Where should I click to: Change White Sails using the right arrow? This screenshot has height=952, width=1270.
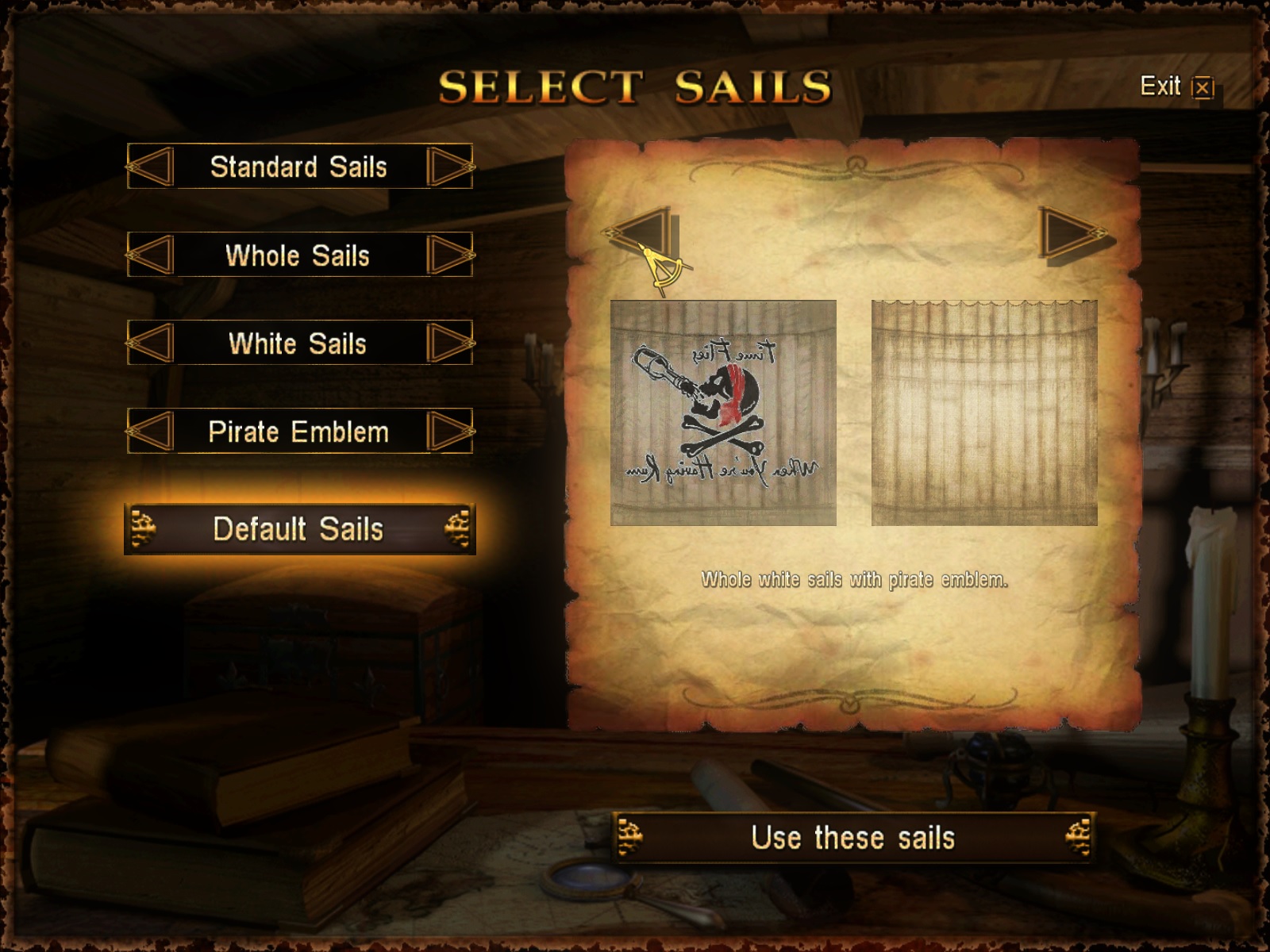coord(449,343)
